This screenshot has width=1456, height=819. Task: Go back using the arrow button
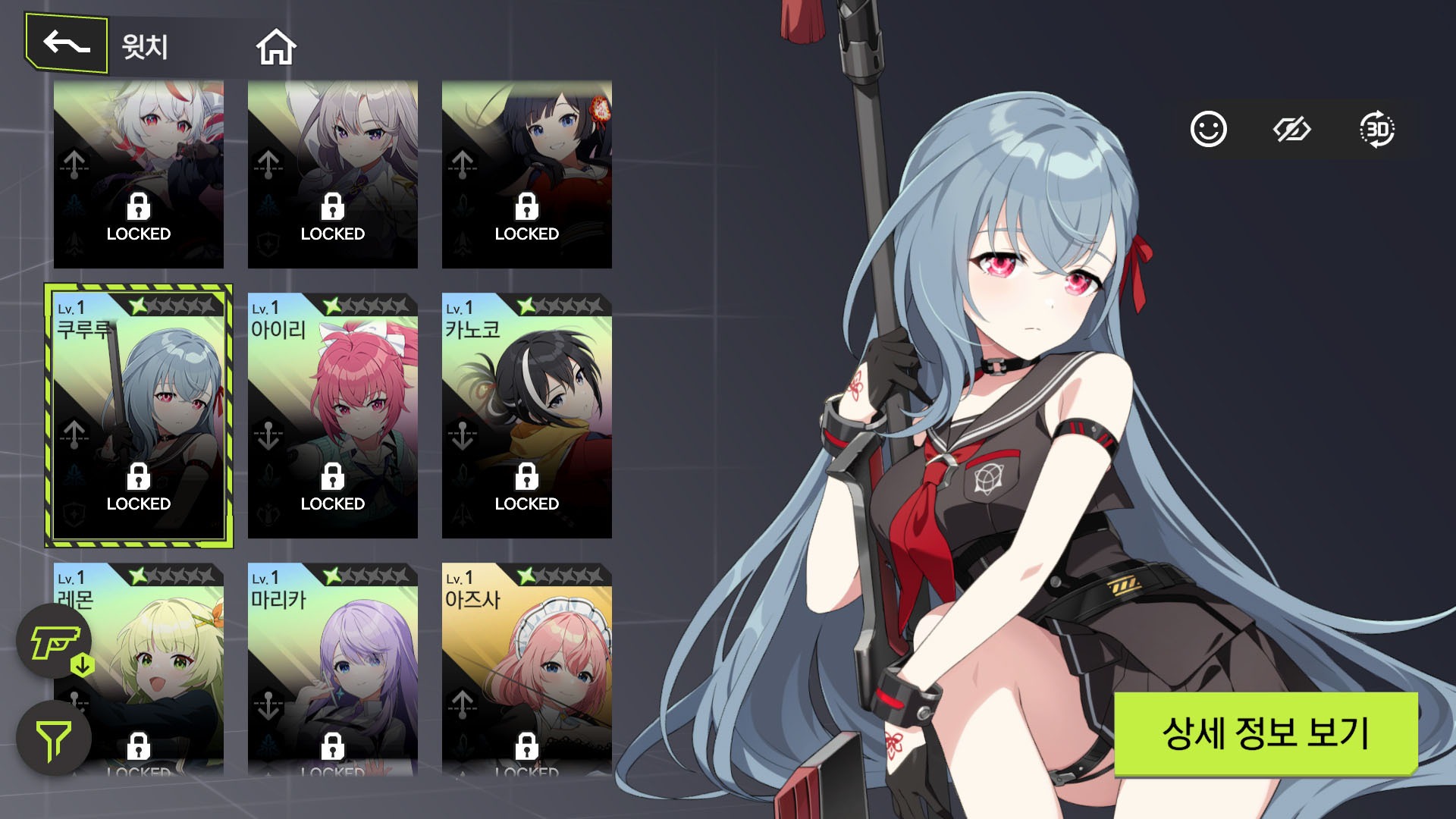67,44
